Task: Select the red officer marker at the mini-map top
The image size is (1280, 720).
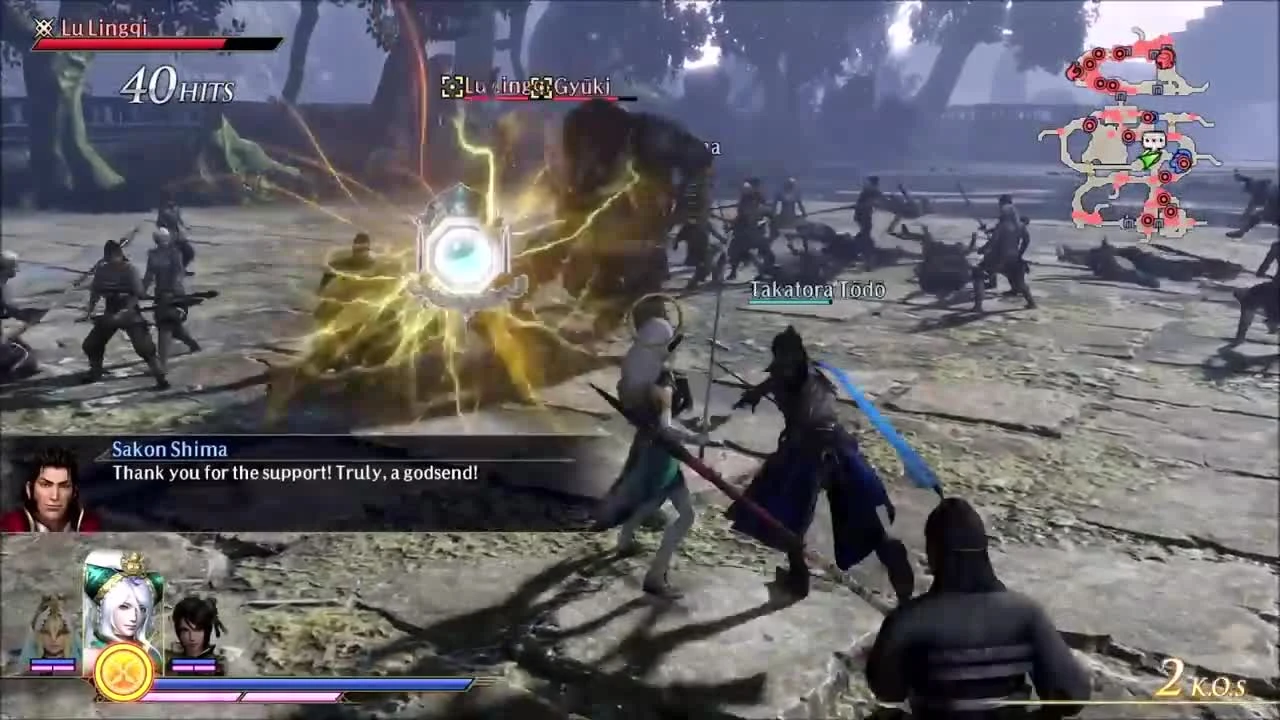Action: [1165, 58]
